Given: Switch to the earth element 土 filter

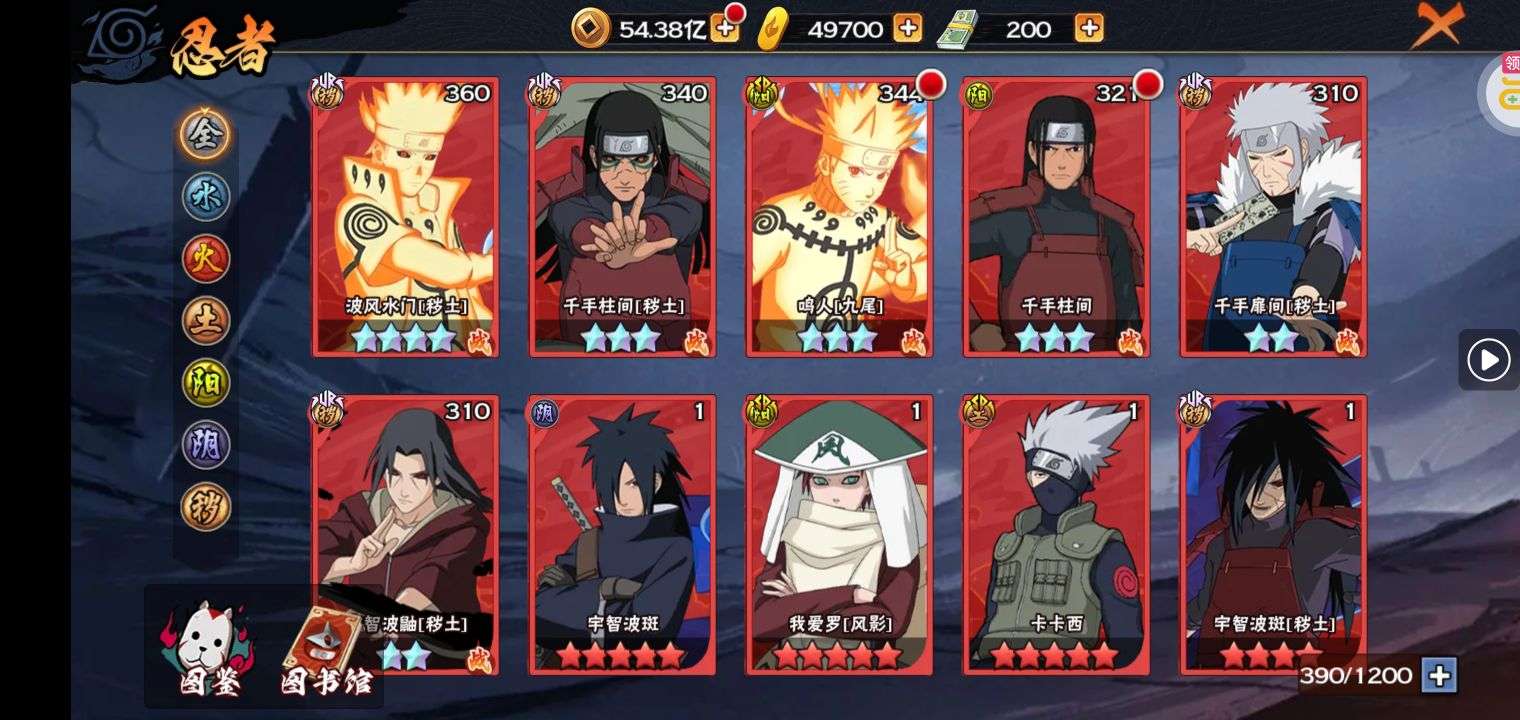Looking at the screenshot, I should [x=206, y=321].
